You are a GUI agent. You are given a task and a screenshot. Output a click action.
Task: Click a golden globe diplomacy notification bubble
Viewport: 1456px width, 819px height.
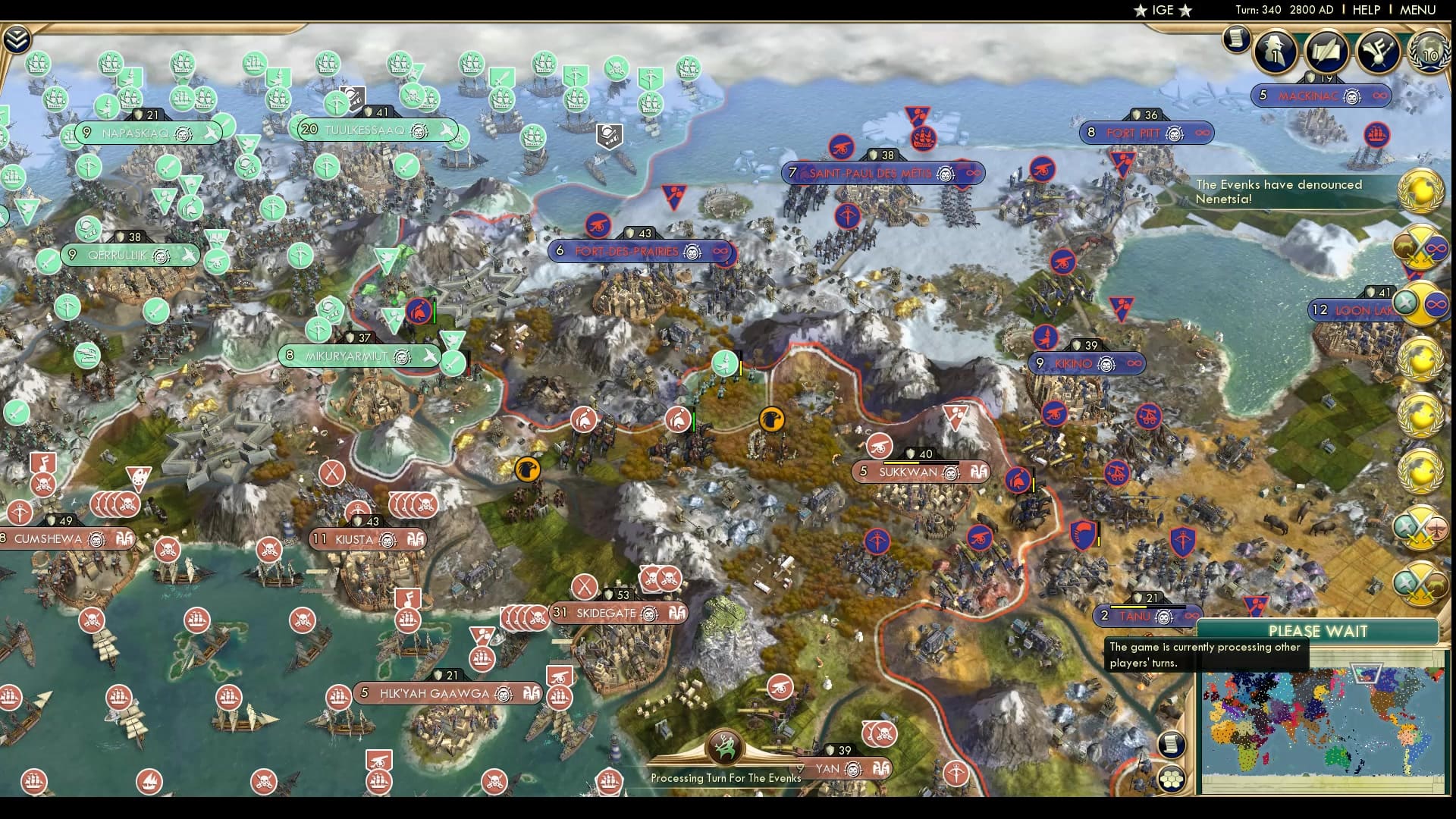point(1422,356)
